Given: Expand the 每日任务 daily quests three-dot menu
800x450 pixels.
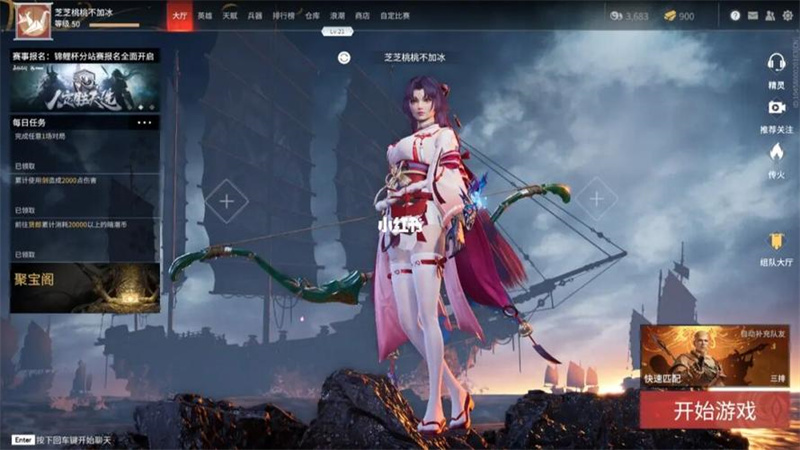Looking at the screenshot, I should [144, 122].
